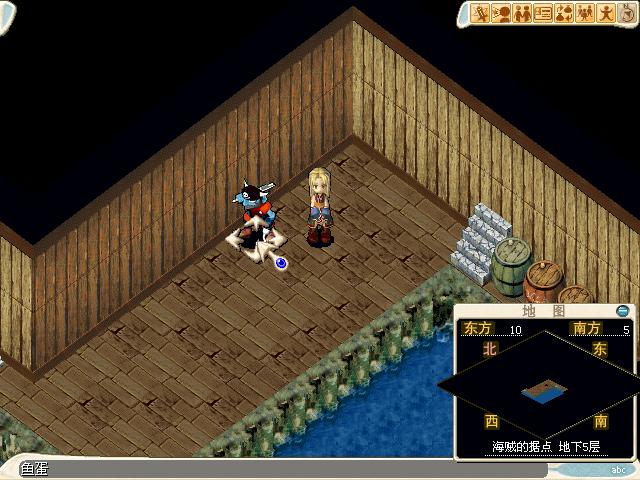Click the greyed round icon ending the toolbar

pos(624,13)
